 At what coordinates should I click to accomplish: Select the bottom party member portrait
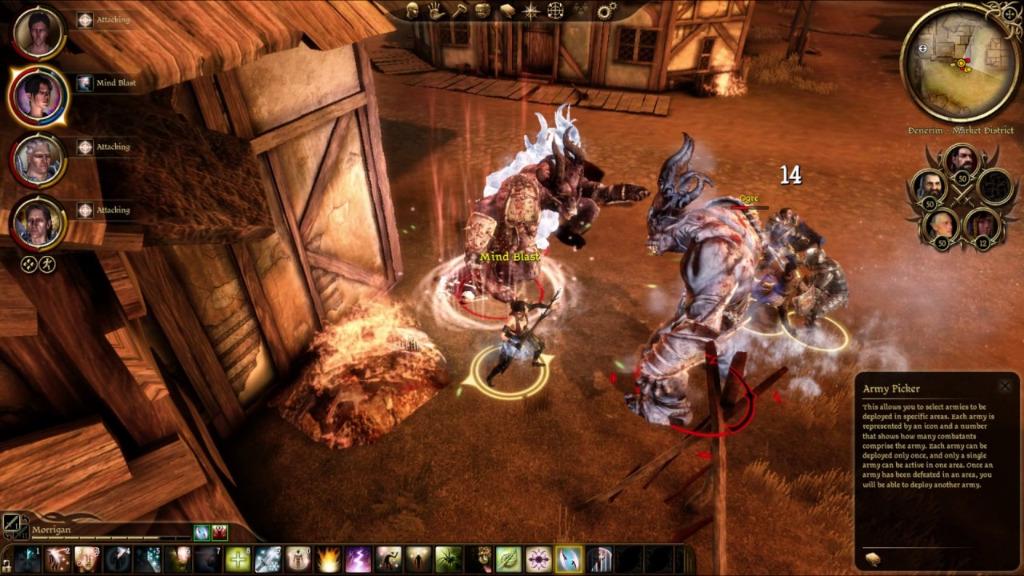[x=39, y=223]
